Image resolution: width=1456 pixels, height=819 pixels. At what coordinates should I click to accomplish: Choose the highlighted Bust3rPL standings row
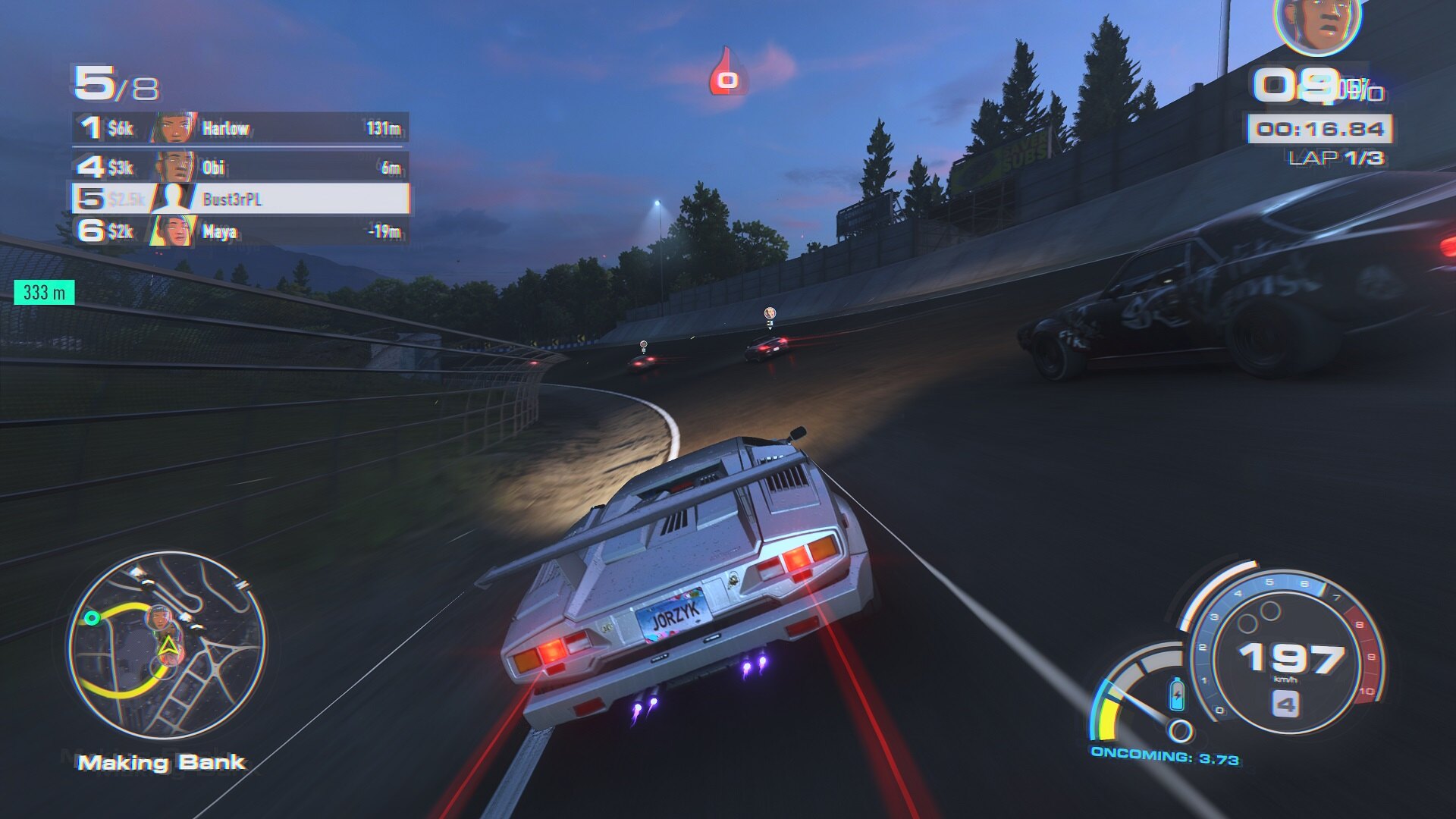[240, 199]
